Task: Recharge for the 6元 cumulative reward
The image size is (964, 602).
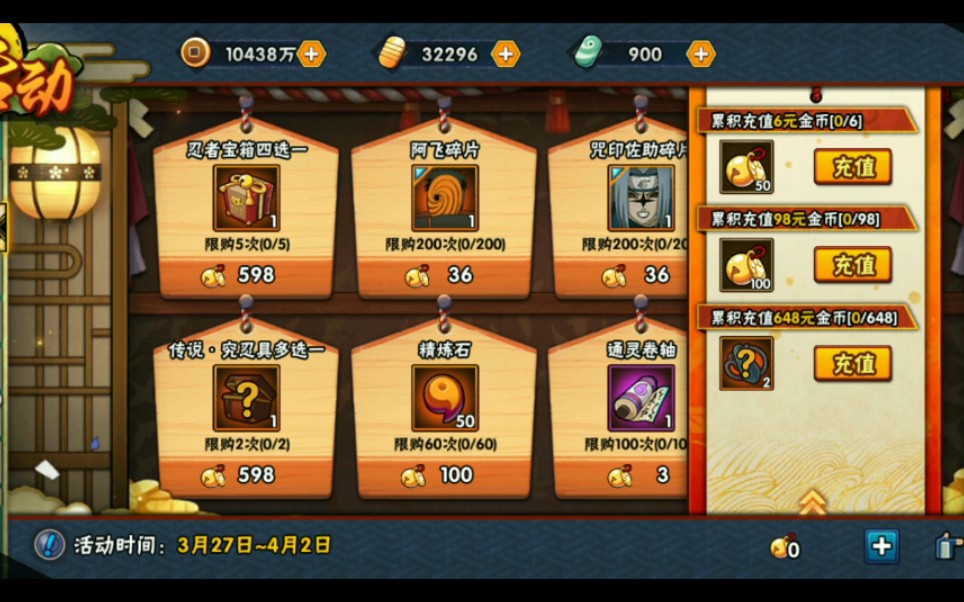Action: (x=852, y=166)
